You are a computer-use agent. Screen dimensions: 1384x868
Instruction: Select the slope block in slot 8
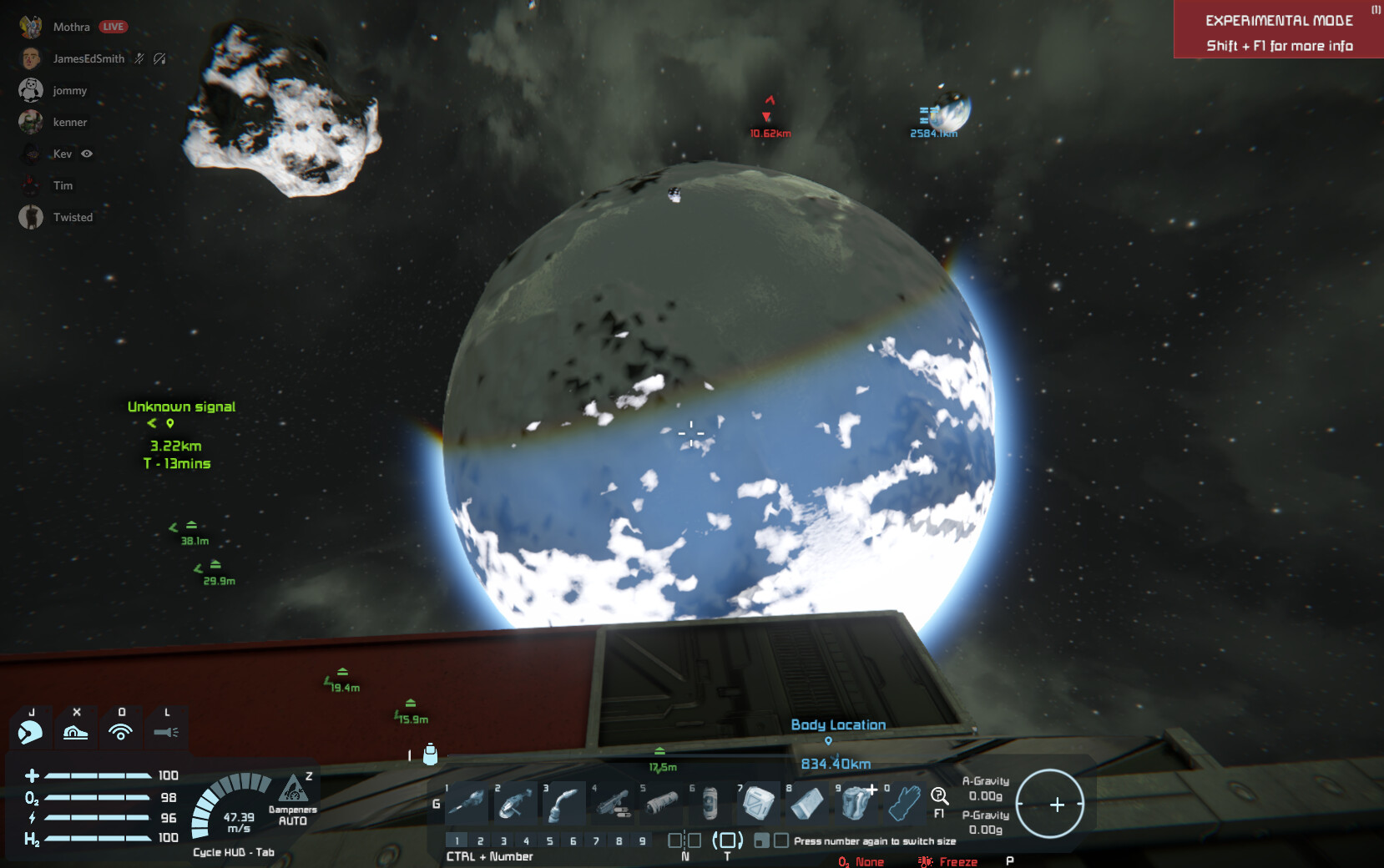(x=807, y=803)
